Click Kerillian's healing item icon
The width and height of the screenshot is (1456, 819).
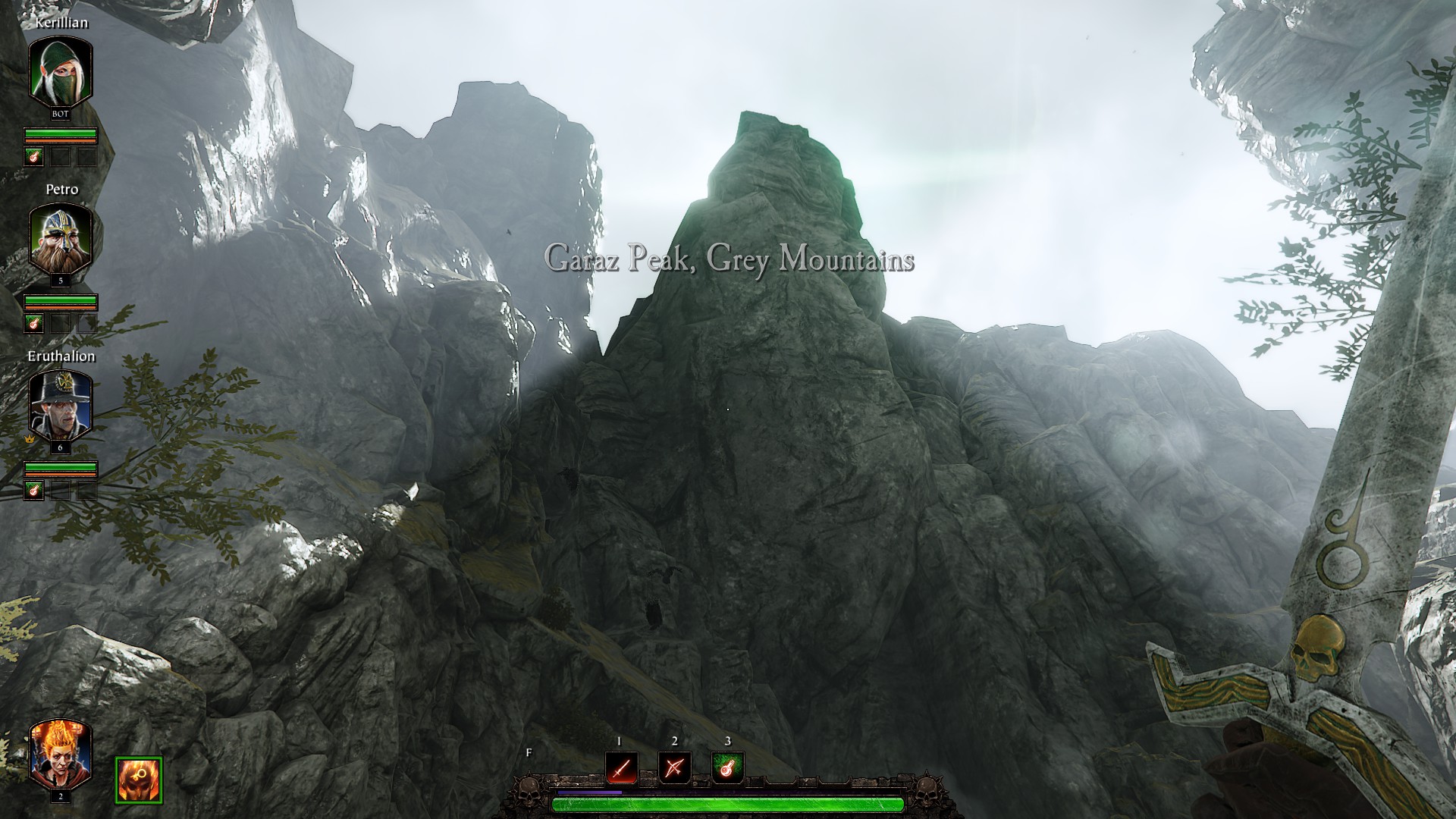pyautogui.click(x=34, y=157)
